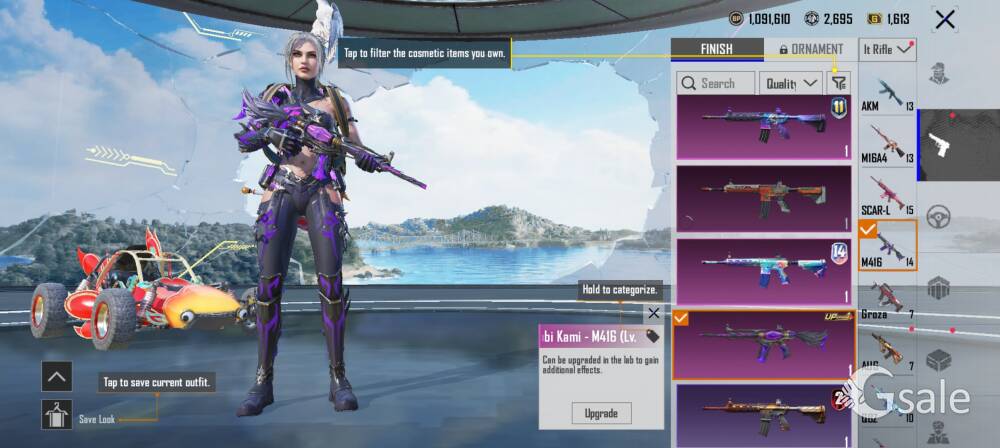Toggle the owned cosmetics filter icon
Image resolution: width=1000 pixels, height=448 pixels.
[x=839, y=83]
